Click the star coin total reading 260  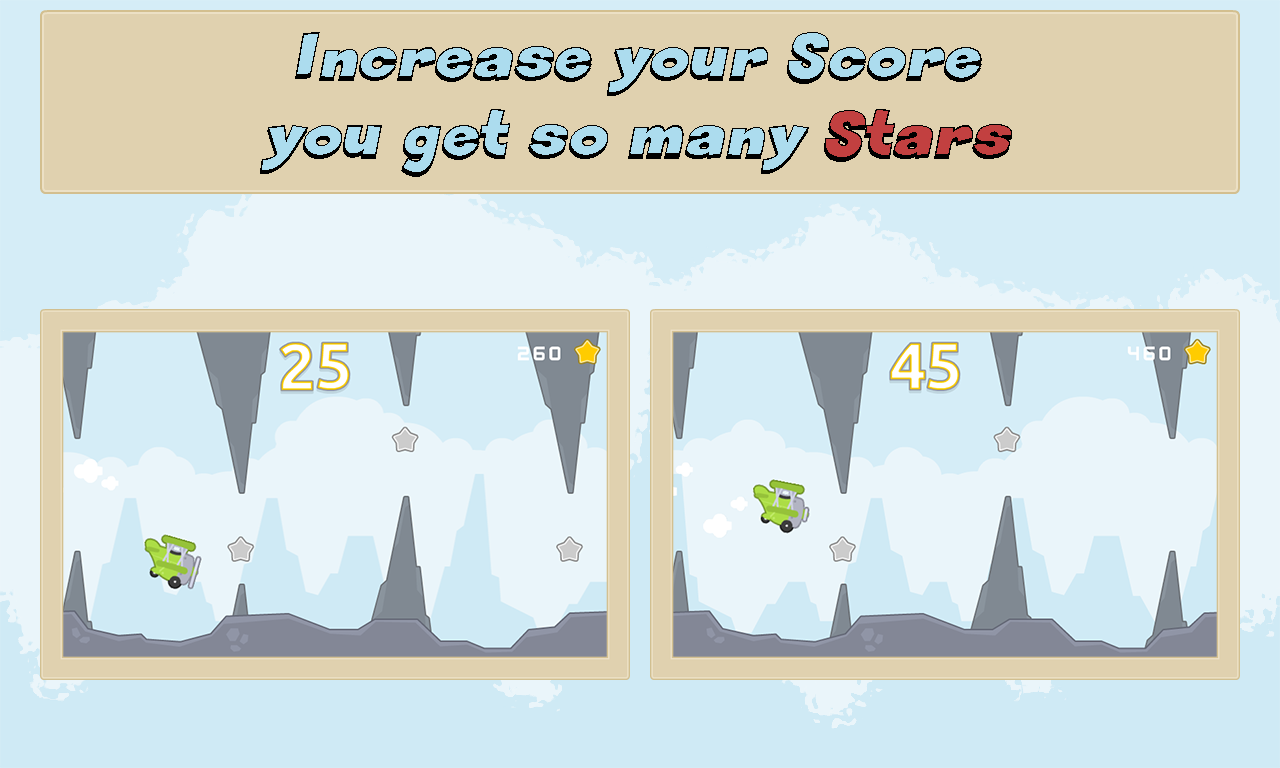[537, 352]
